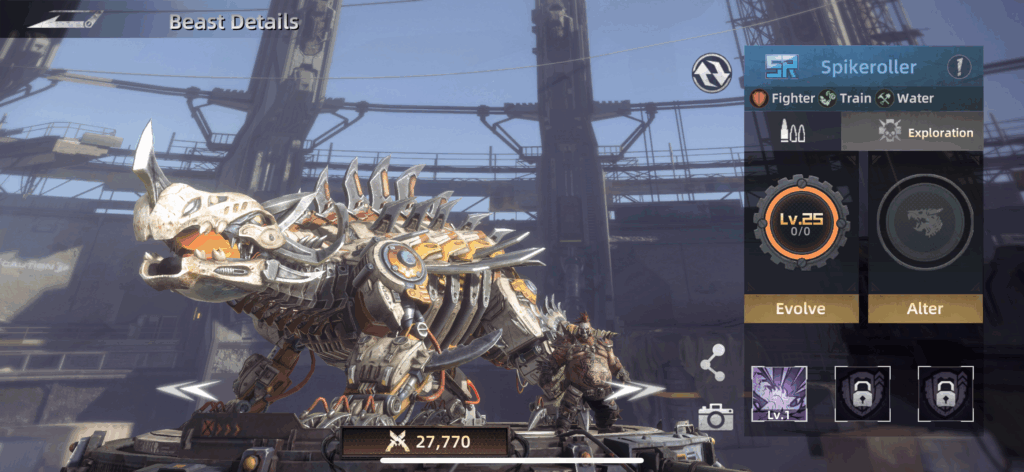
Task: Tap the circular swap arrows icon
Action: (710, 72)
